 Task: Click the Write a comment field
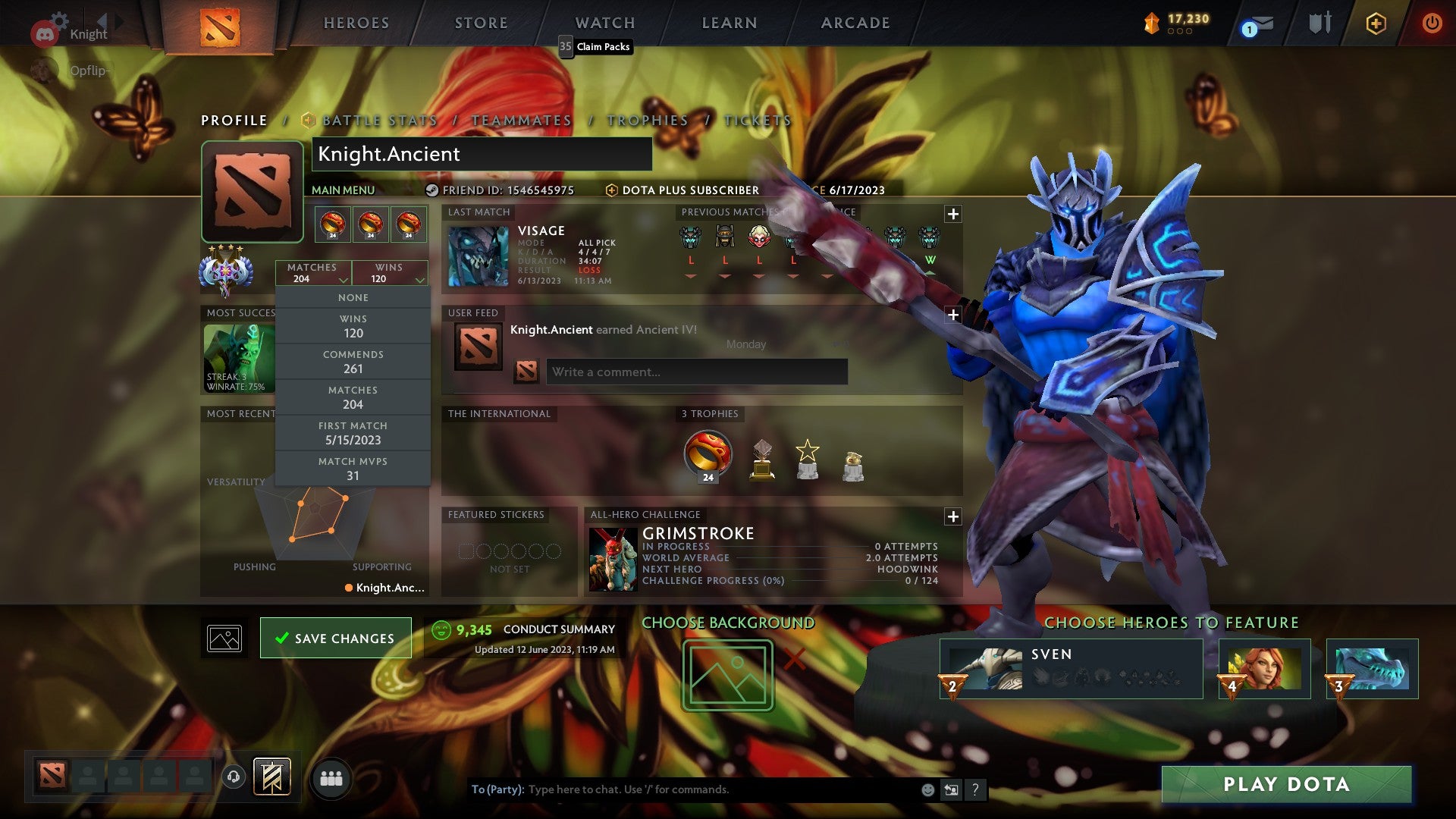tap(695, 372)
